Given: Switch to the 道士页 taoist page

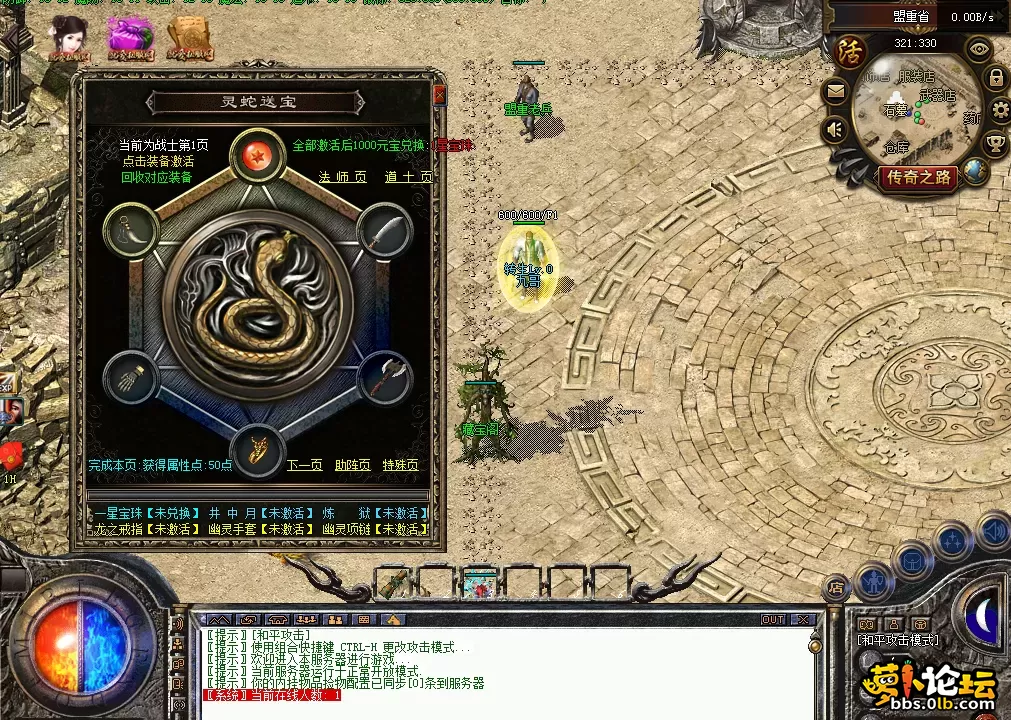Looking at the screenshot, I should [409, 177].
